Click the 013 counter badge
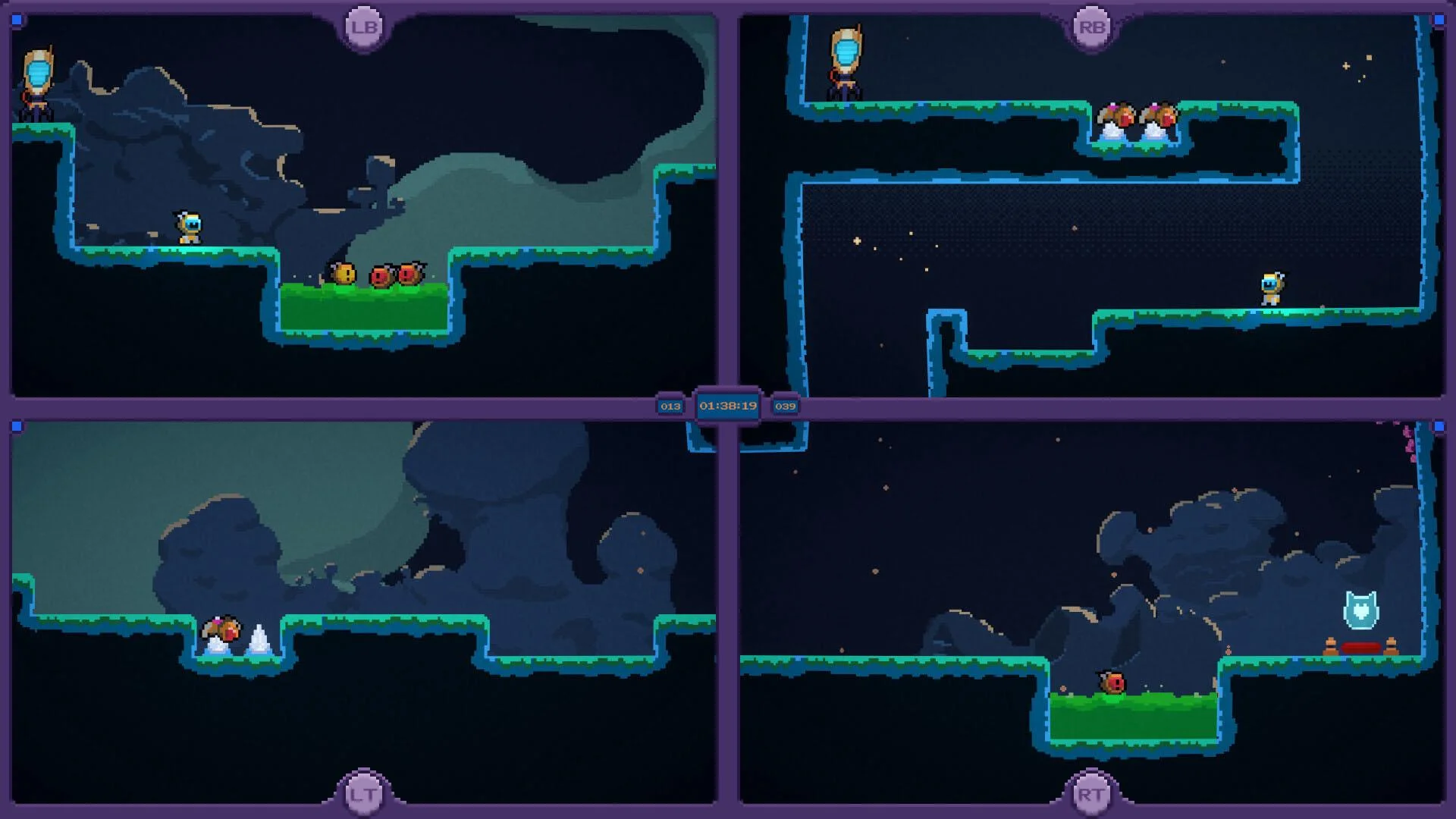The image size is (1456, 819). pos(670,406)
